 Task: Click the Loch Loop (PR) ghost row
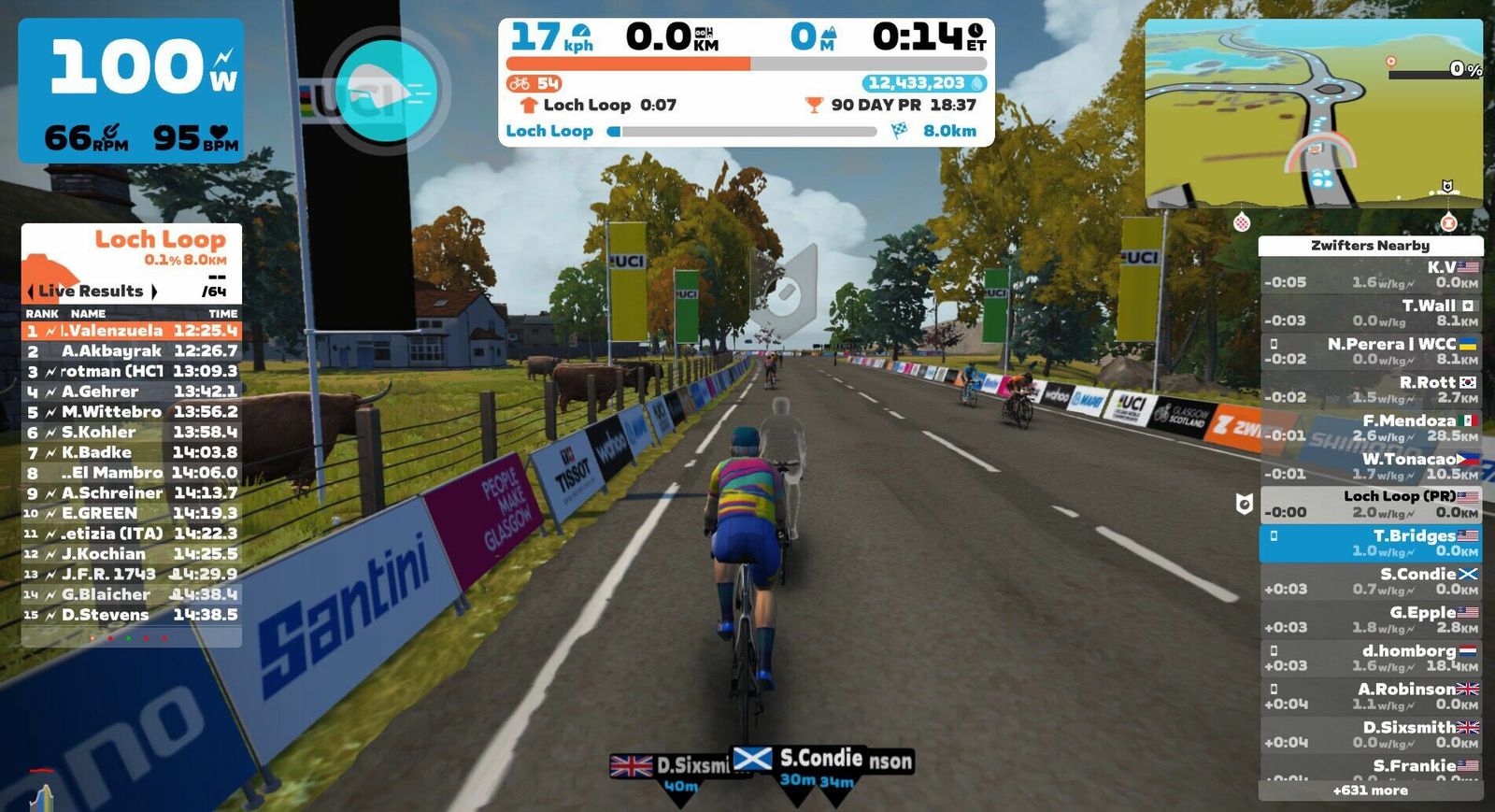pyautogui.click(x=1371, y=505)
